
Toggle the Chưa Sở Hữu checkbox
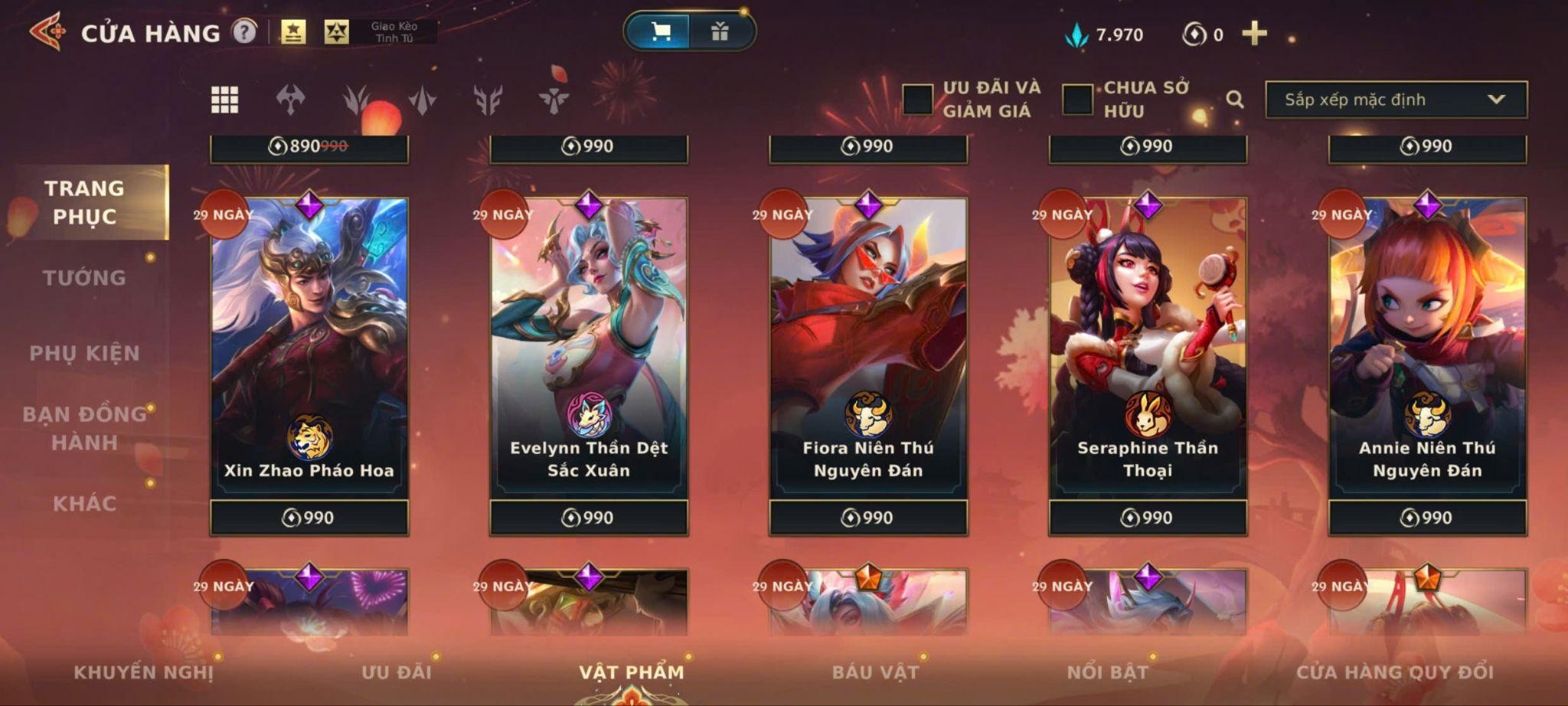tap(1077, 100)
